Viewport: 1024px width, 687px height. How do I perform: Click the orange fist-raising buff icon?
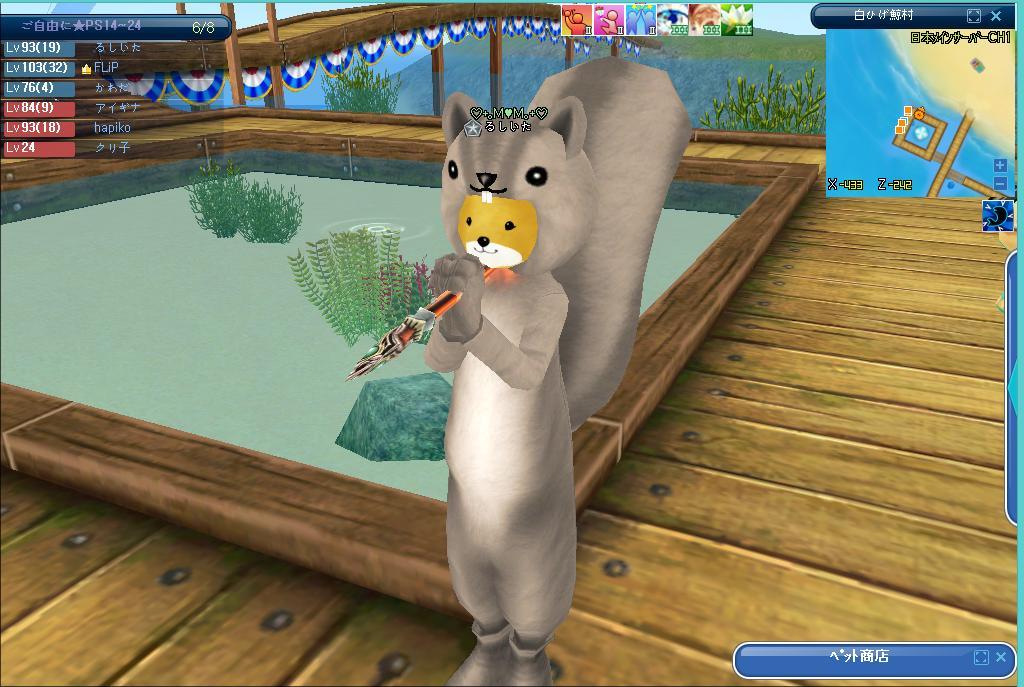pos(577,20)
